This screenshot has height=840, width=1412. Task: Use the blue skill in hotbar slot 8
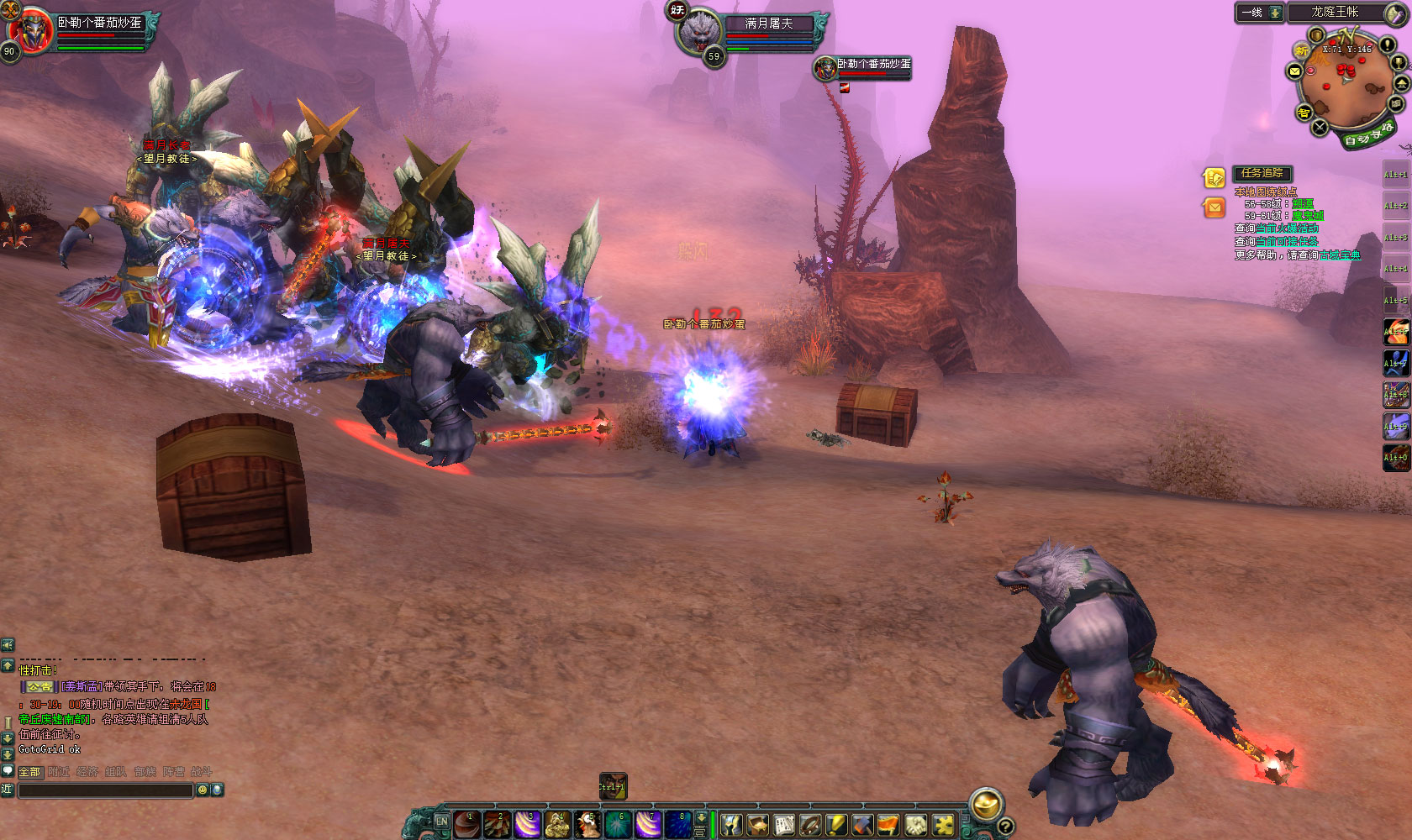(679, 825)
